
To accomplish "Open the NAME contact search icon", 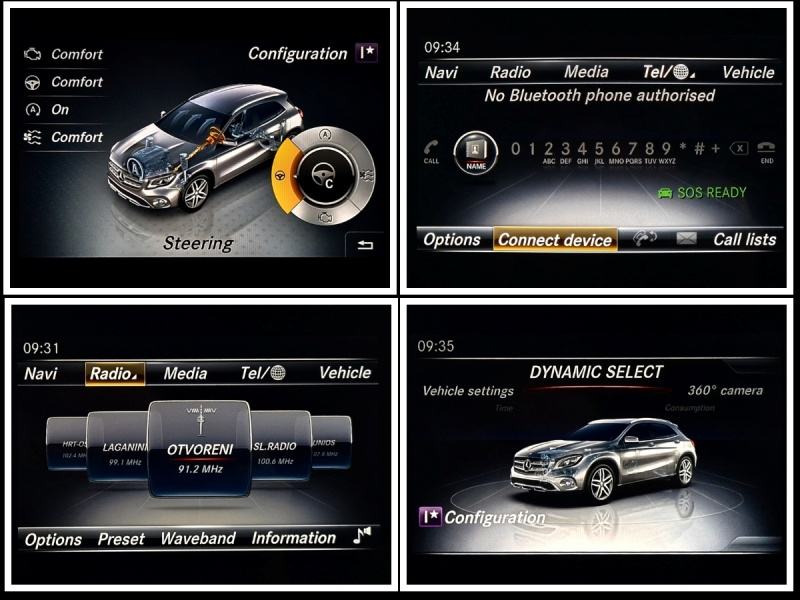I will (x=476, y=151).
